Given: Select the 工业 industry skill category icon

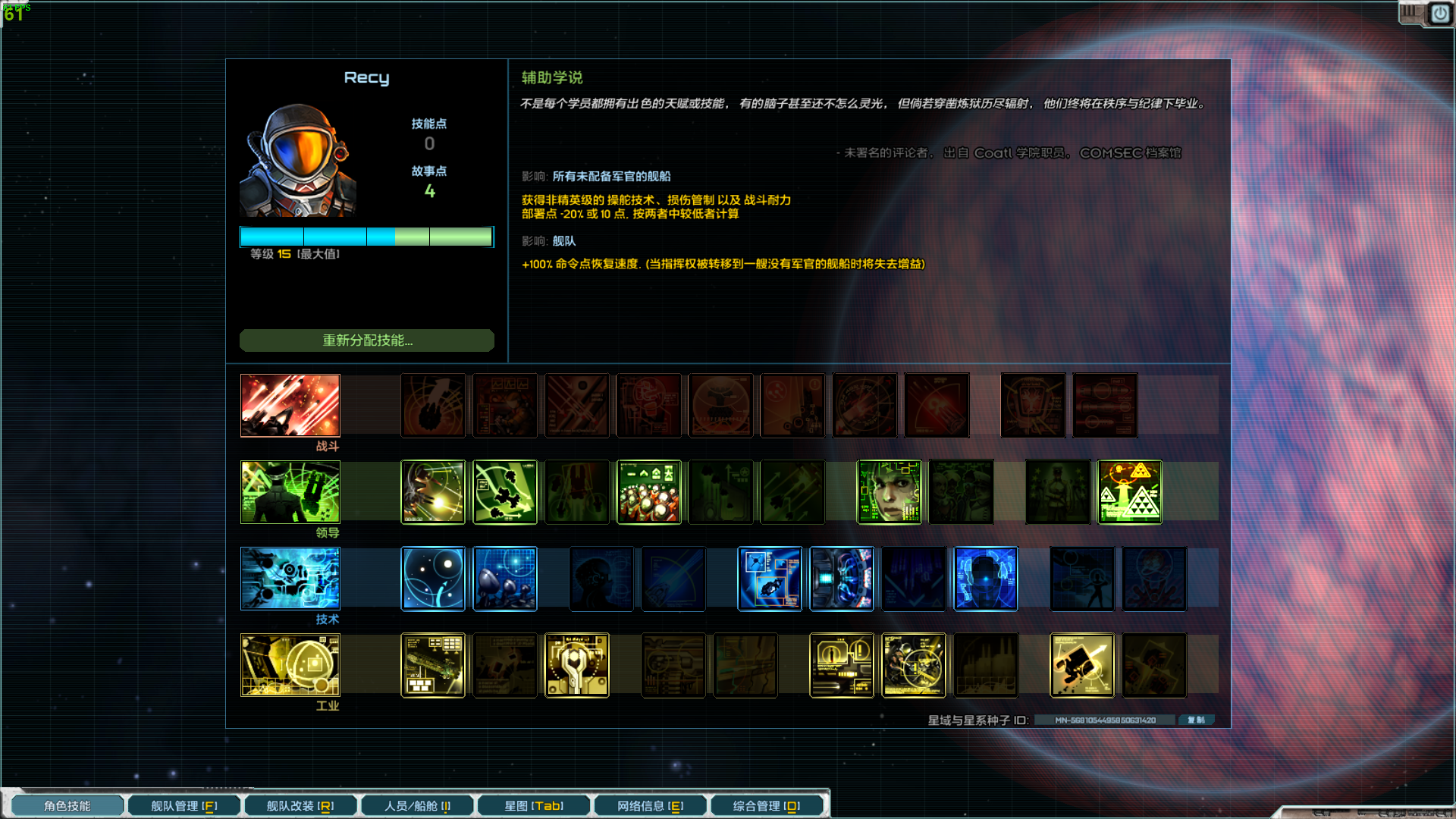Looking at the screenshot, I should tap(290, 665).
